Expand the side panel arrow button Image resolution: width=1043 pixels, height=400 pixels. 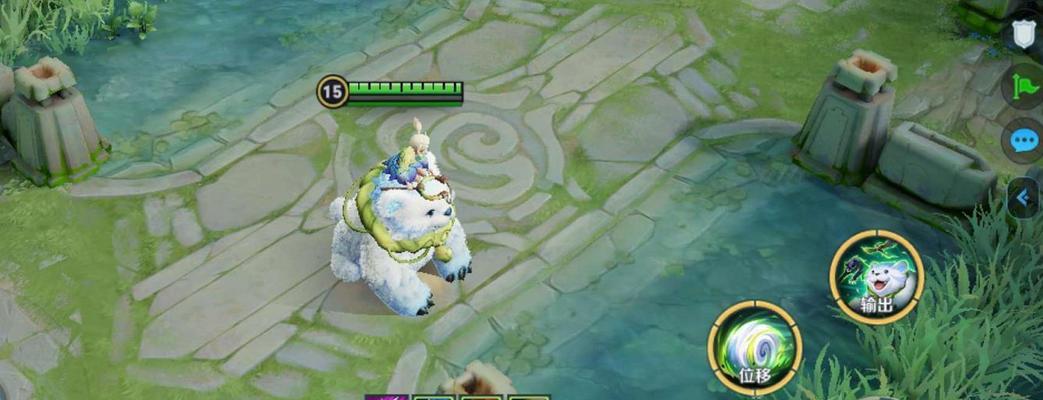(x=1023, y=198)
